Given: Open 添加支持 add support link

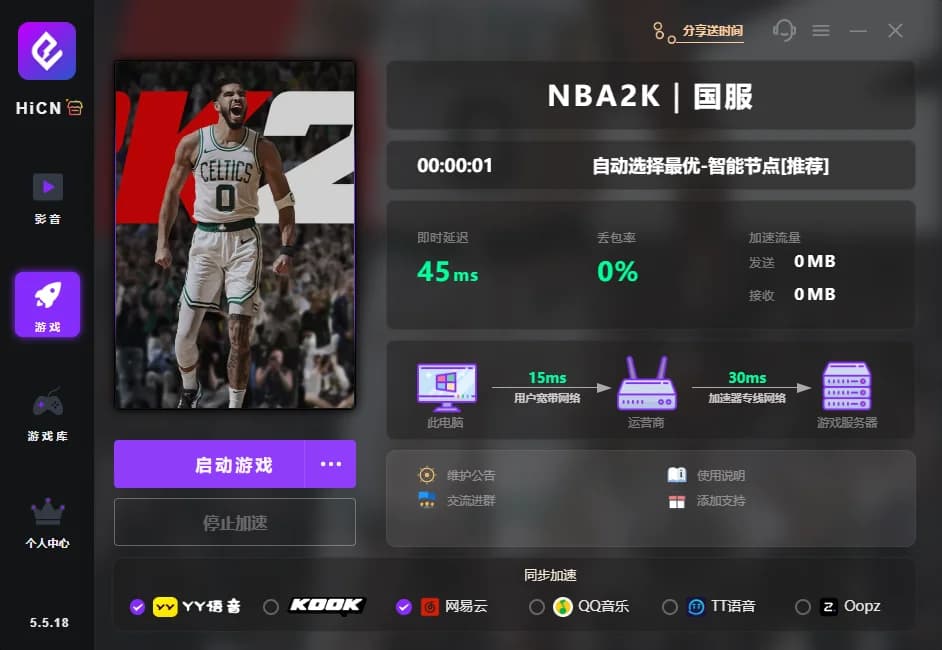Looking at the screenshot, I should (x=720, y=500).
